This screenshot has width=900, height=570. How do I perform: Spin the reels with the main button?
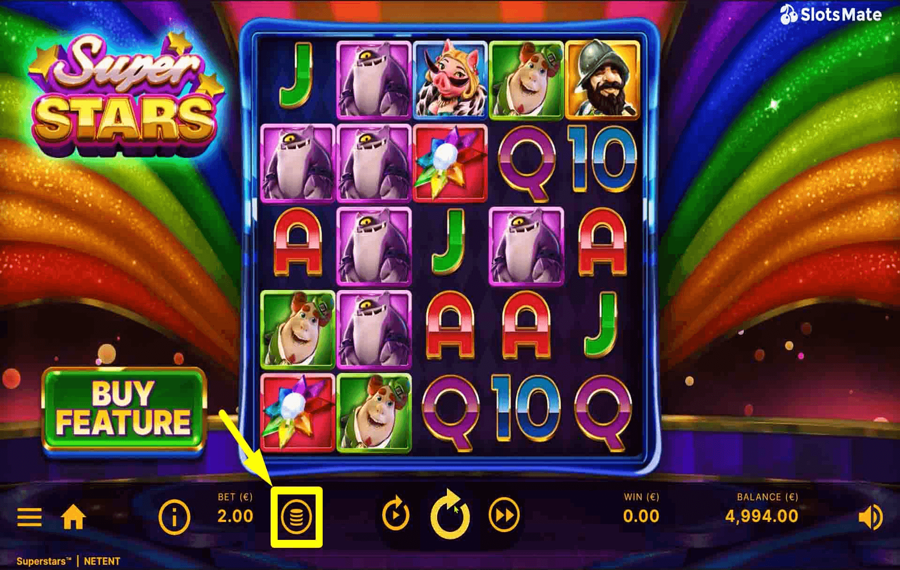(450, 515)
